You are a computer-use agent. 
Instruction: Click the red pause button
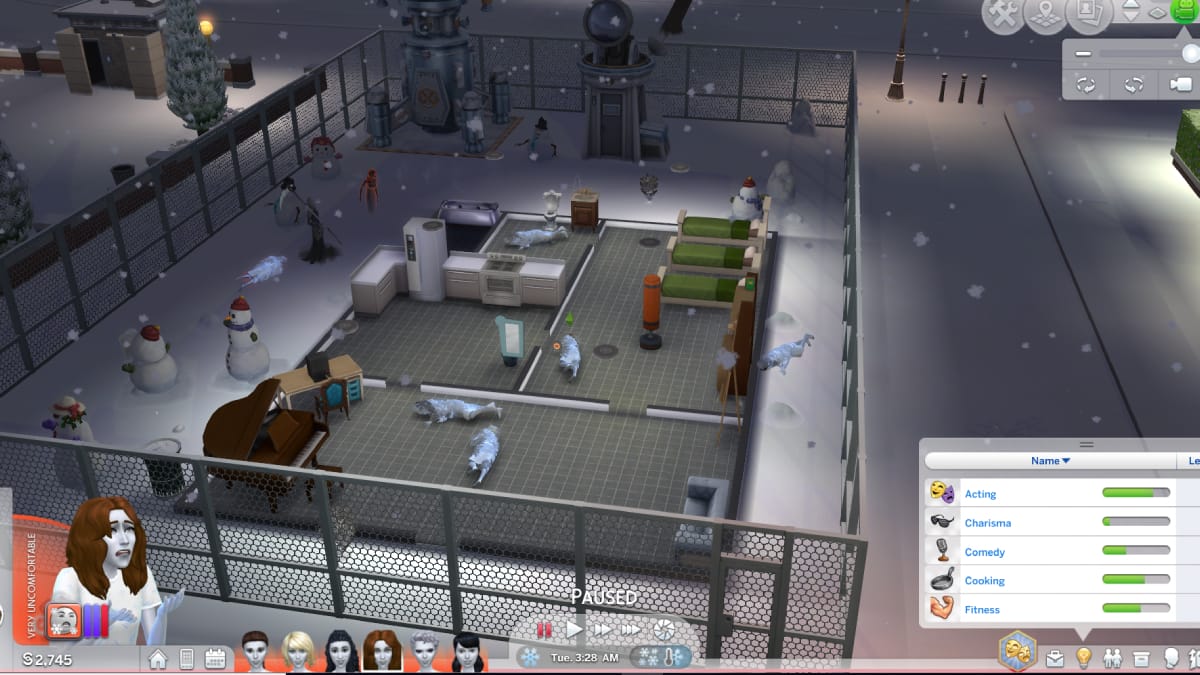(x=545, y=630)
